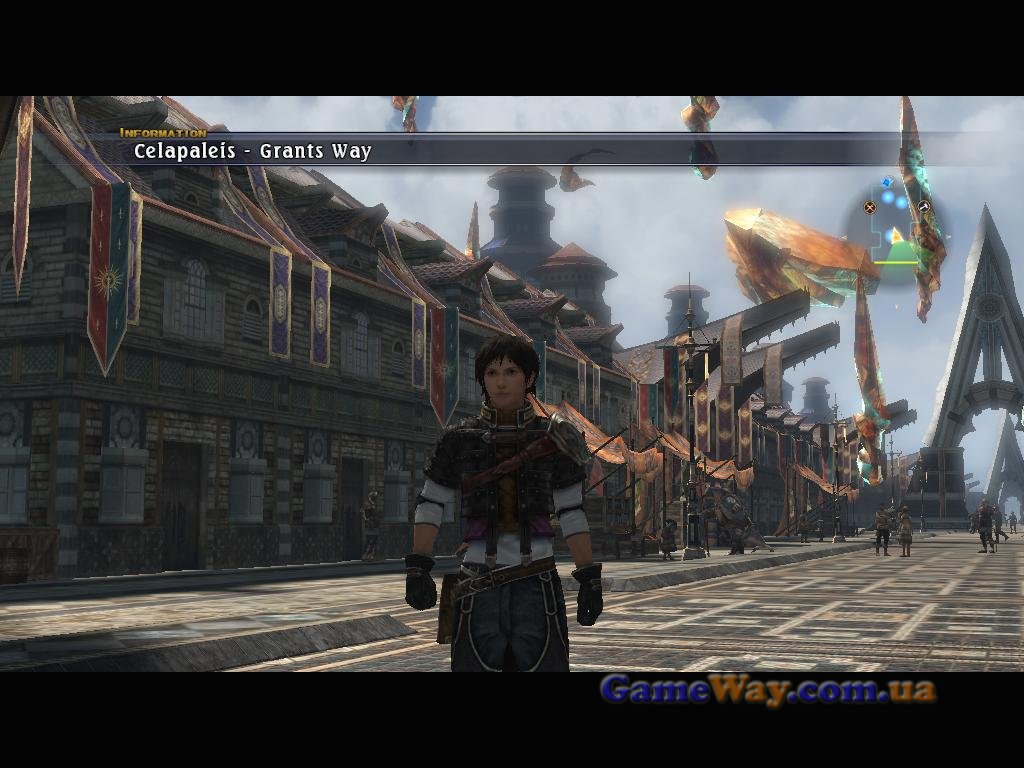
Task: Select the yellow player arrow on the minimap
Action: click(x=897, y=236)
